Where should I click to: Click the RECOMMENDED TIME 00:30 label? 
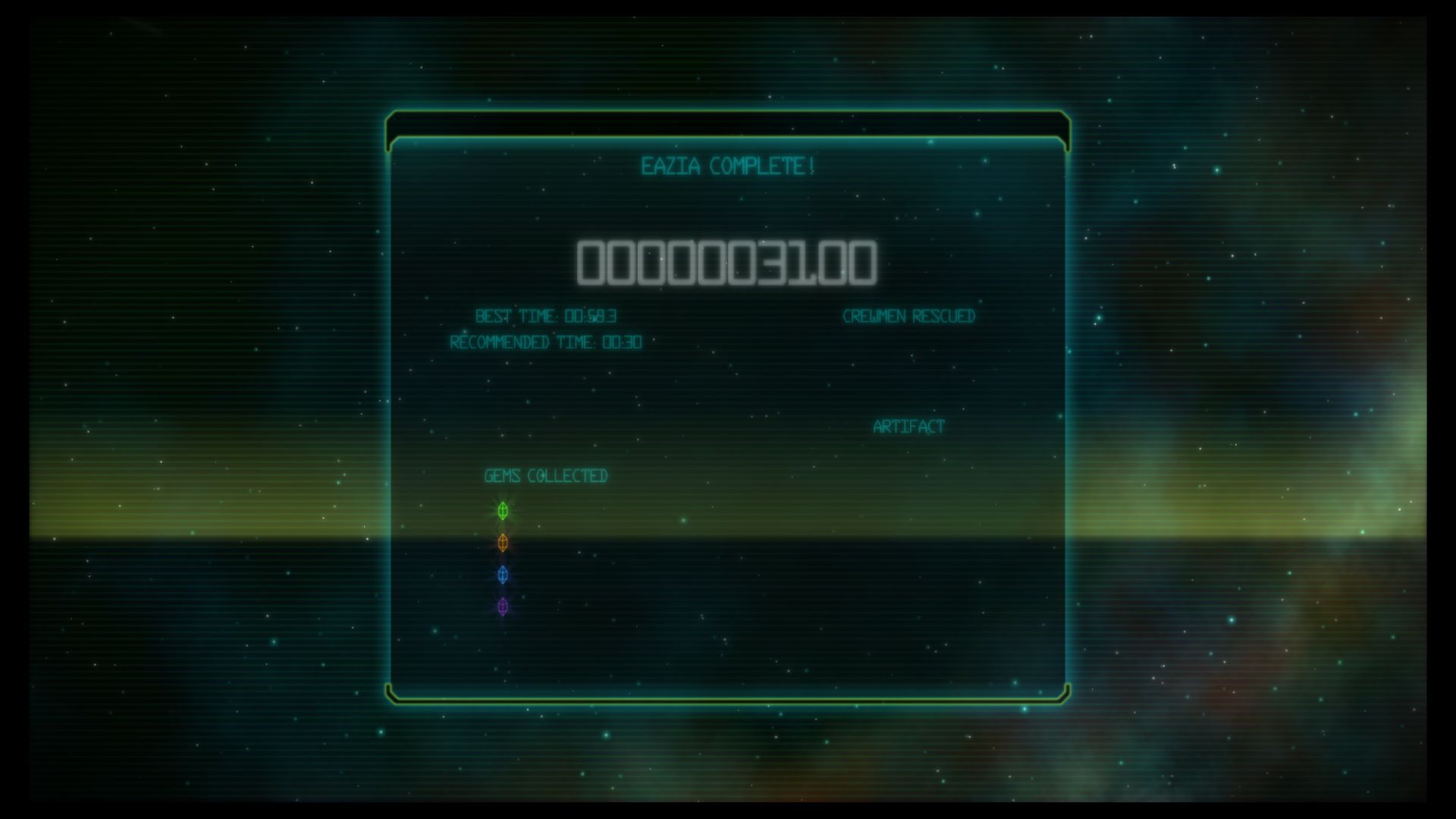tap(545, 341)
